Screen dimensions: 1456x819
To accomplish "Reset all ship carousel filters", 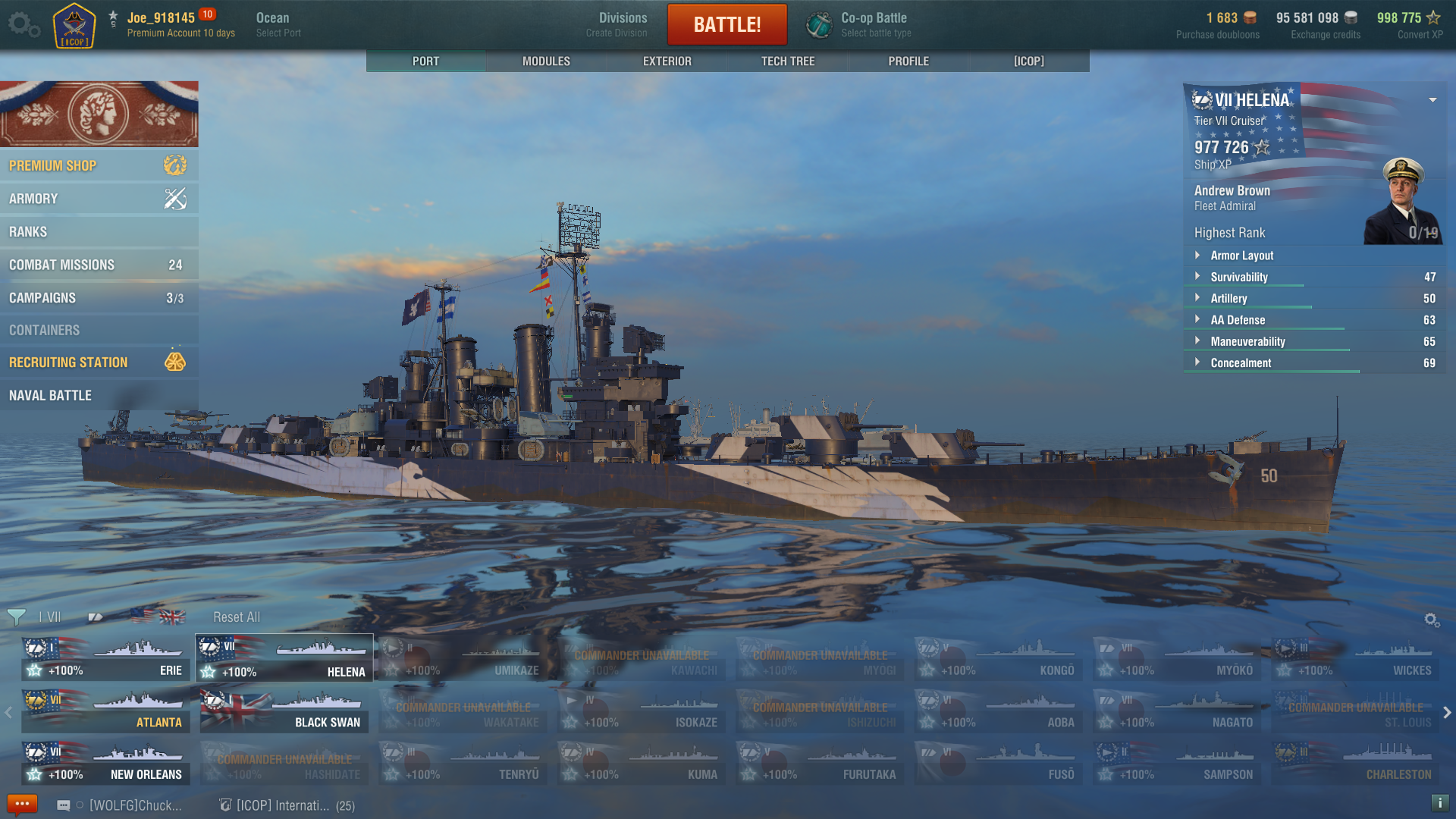I will pyautogui.click(x=237, y=617).
